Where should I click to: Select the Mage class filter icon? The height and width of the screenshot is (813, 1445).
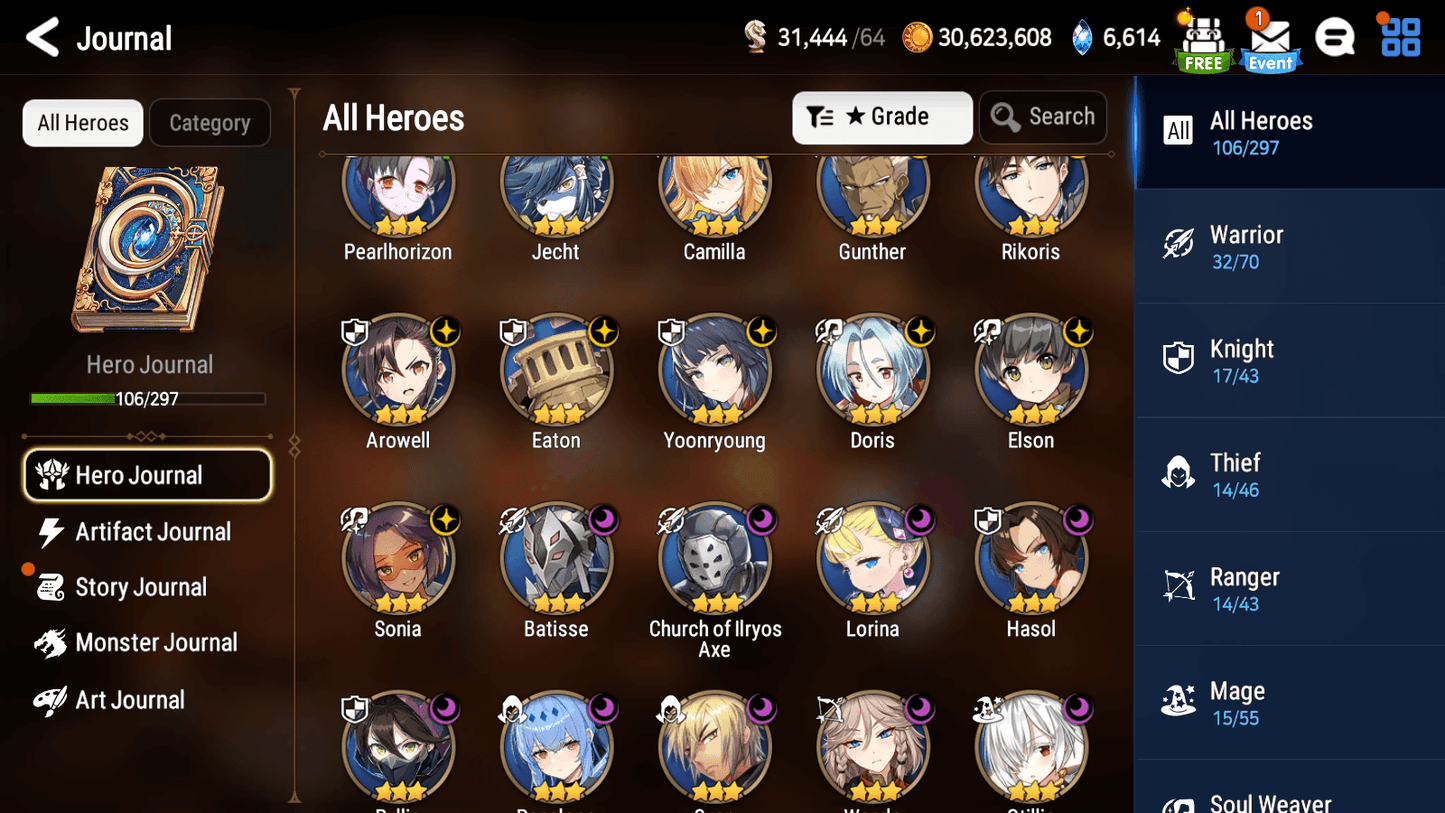click(1178, 701)
